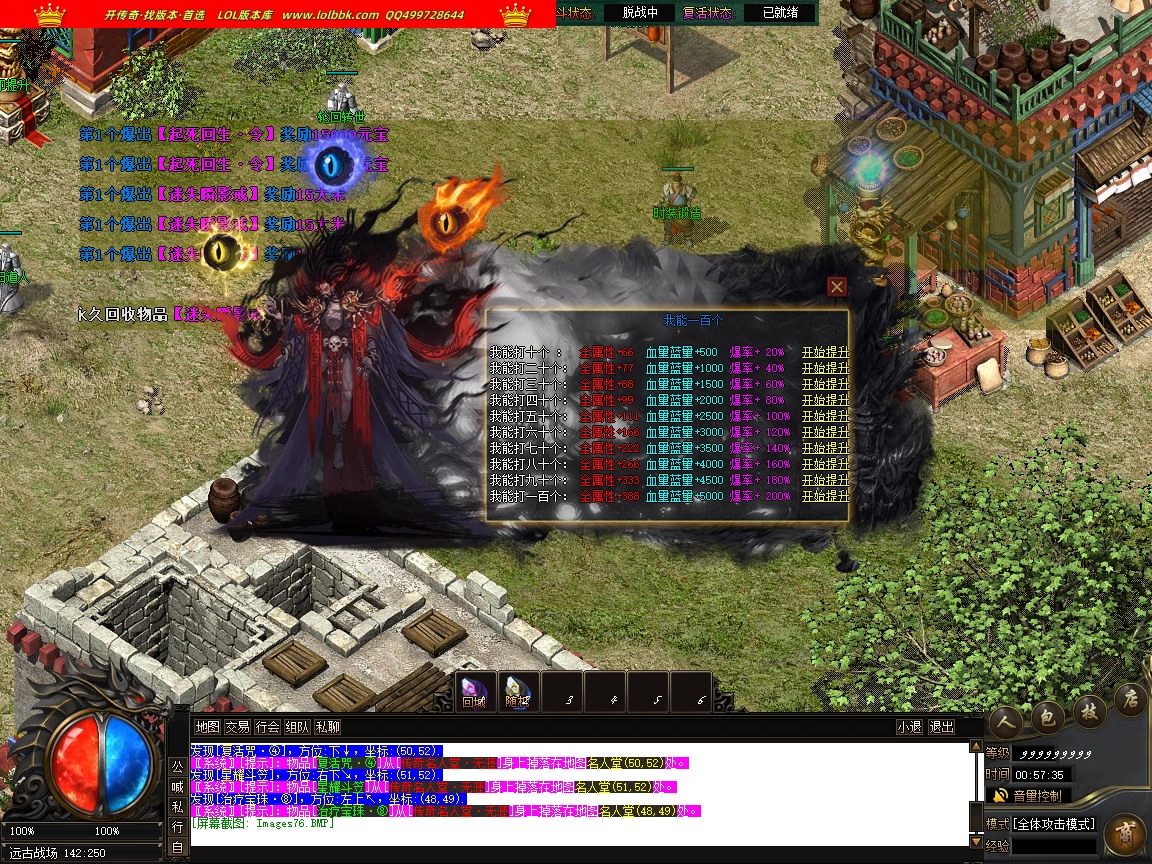The height and width of the screenshot is (864, 1152).
Task: Start the 我能打五十个 upgrade
Action: click(x=825, y=416)
